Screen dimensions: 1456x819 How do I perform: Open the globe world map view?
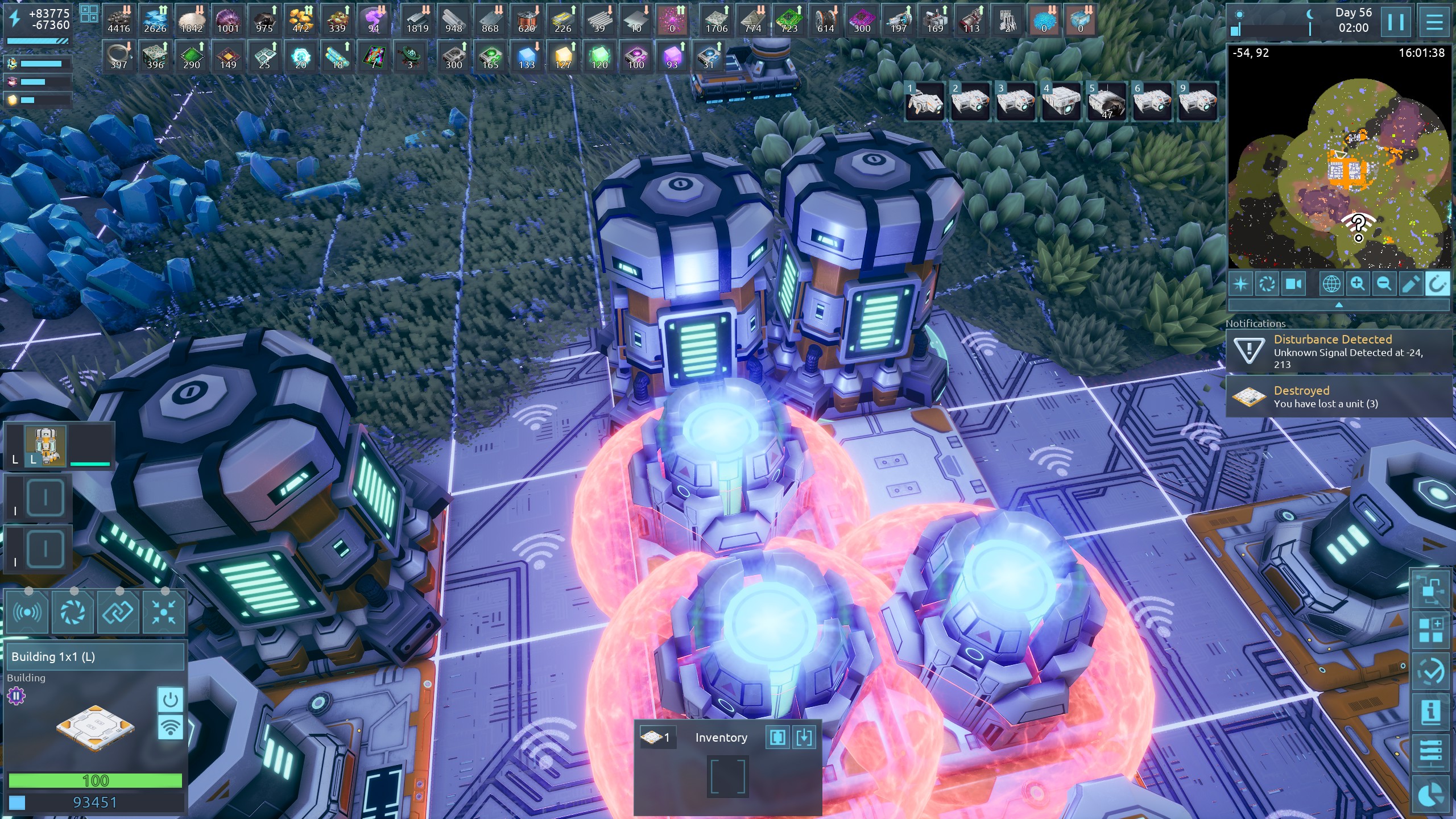click(1331, 283)
